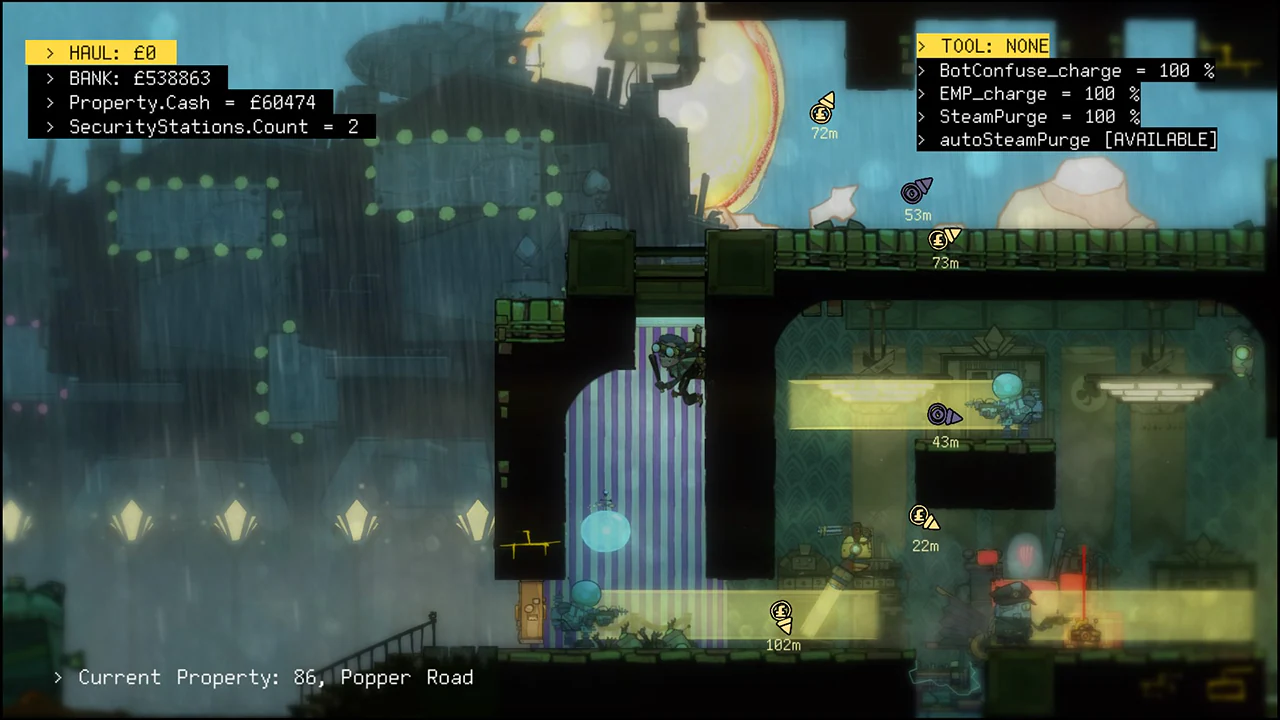Viewport: 1280px width, 720px height.
Task: Click the £ marker showing 102m distance
Action: coord(781,611)
